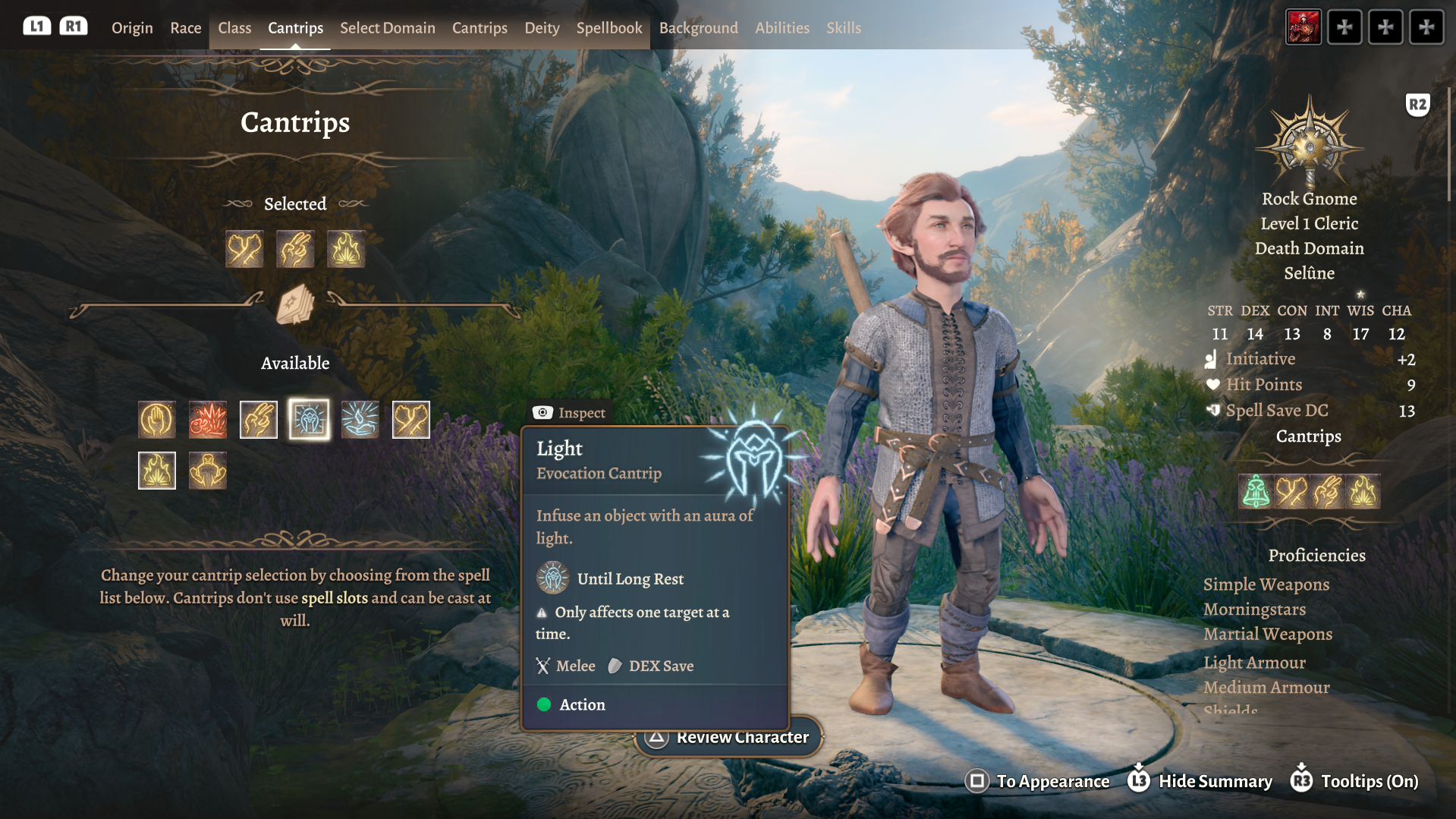Choose the blue glowing hand cantrip in Available
Image resolution: width=1456 pixels, height=819 pixels.
(360, 420)
